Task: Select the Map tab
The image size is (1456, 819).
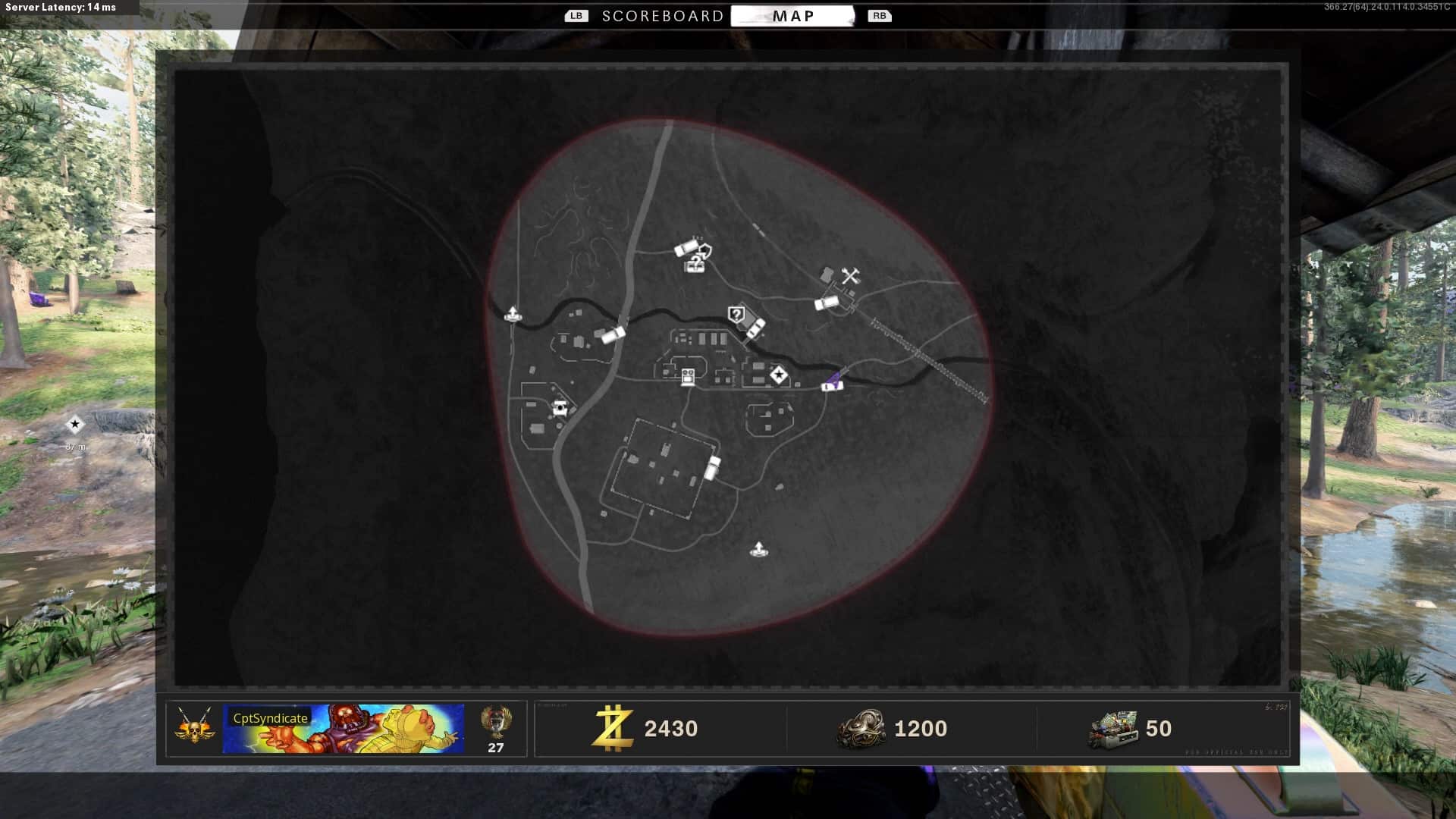Action: point(792,16)
